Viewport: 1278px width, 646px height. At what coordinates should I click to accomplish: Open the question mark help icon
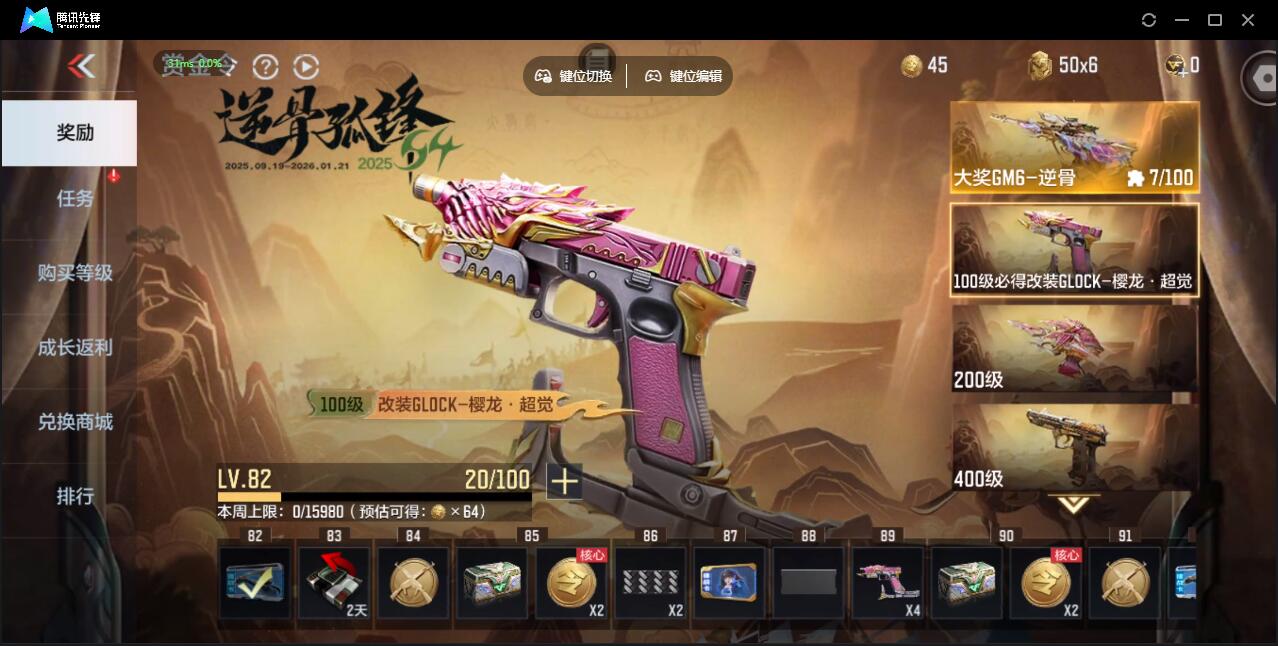[x=265, y=66]
